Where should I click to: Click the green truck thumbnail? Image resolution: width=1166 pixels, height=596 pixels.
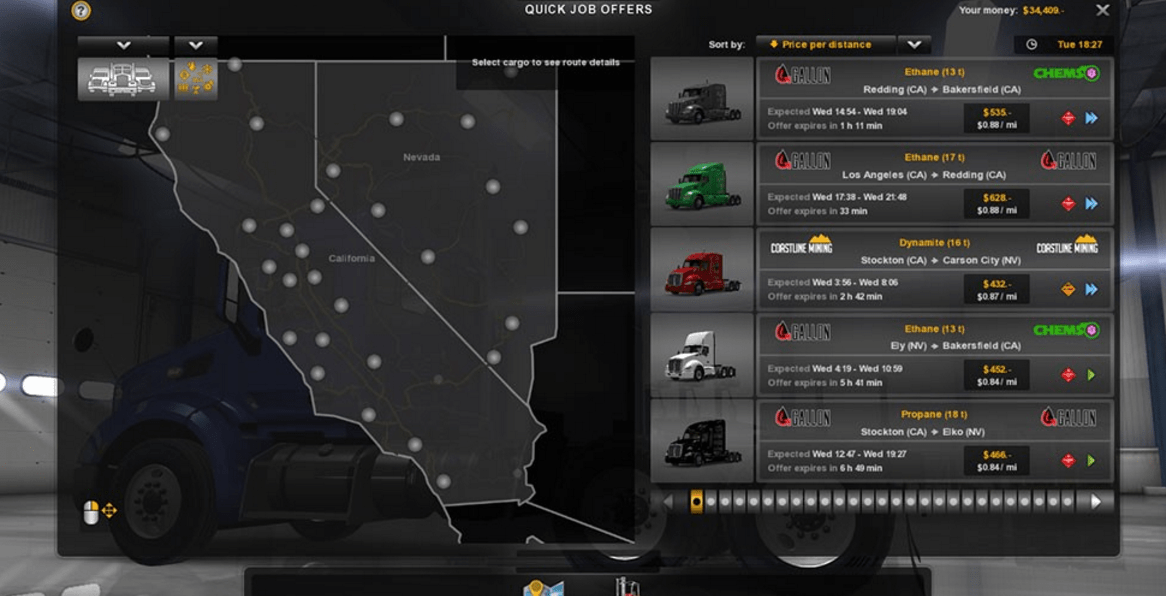702,184
